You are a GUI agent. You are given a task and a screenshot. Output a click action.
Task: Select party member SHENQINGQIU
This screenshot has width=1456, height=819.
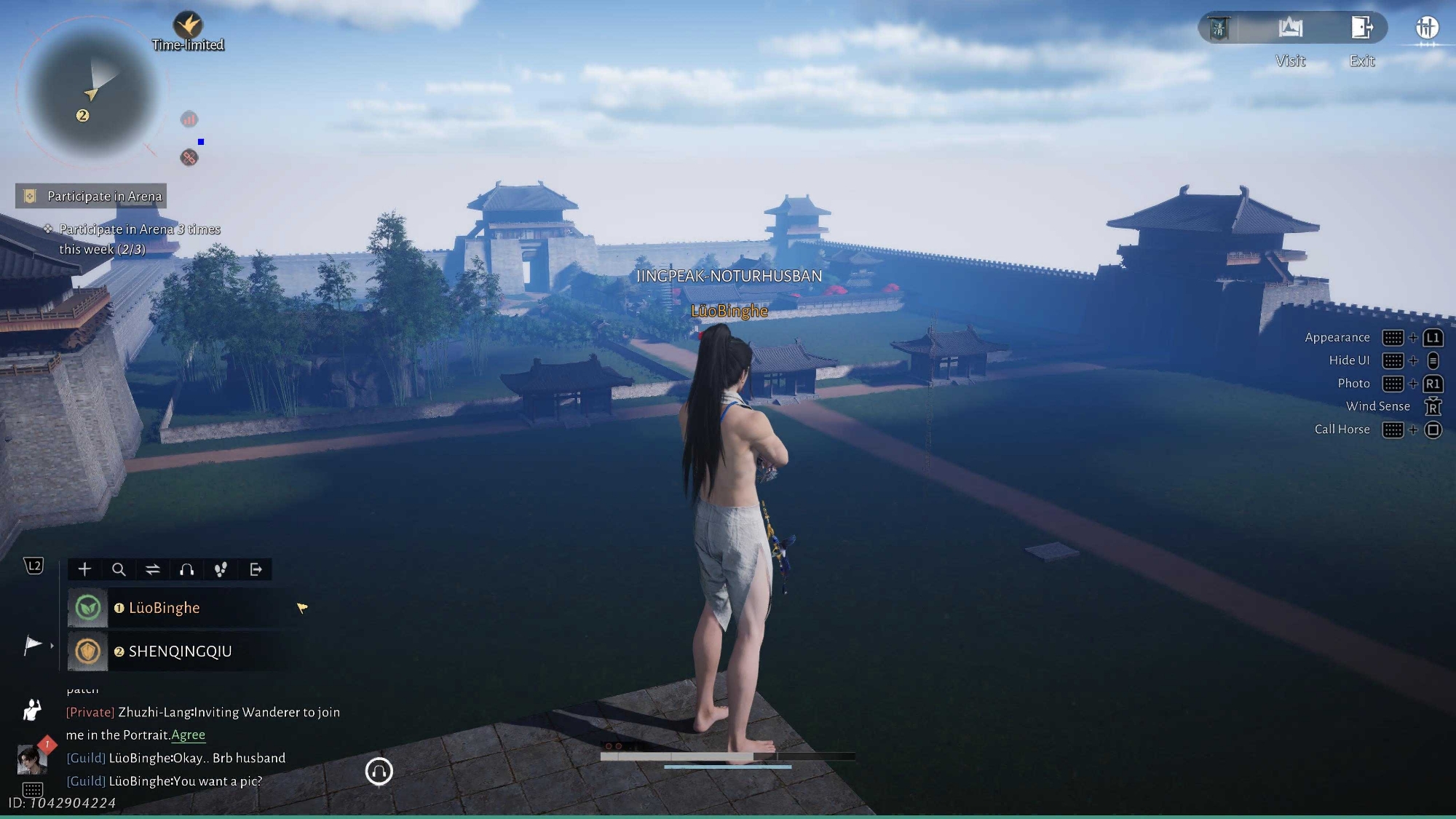180,652
